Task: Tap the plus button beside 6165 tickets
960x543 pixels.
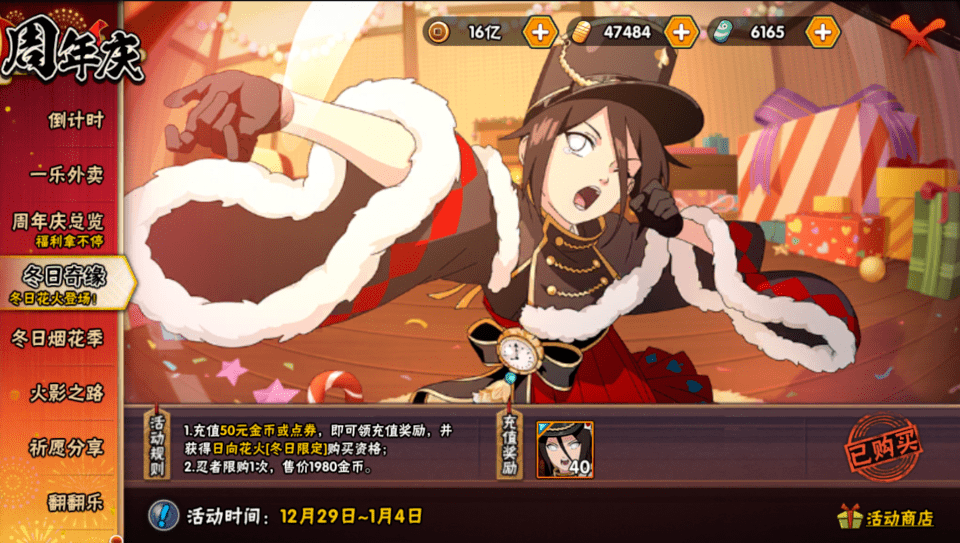Action: (x=822, y=32)
